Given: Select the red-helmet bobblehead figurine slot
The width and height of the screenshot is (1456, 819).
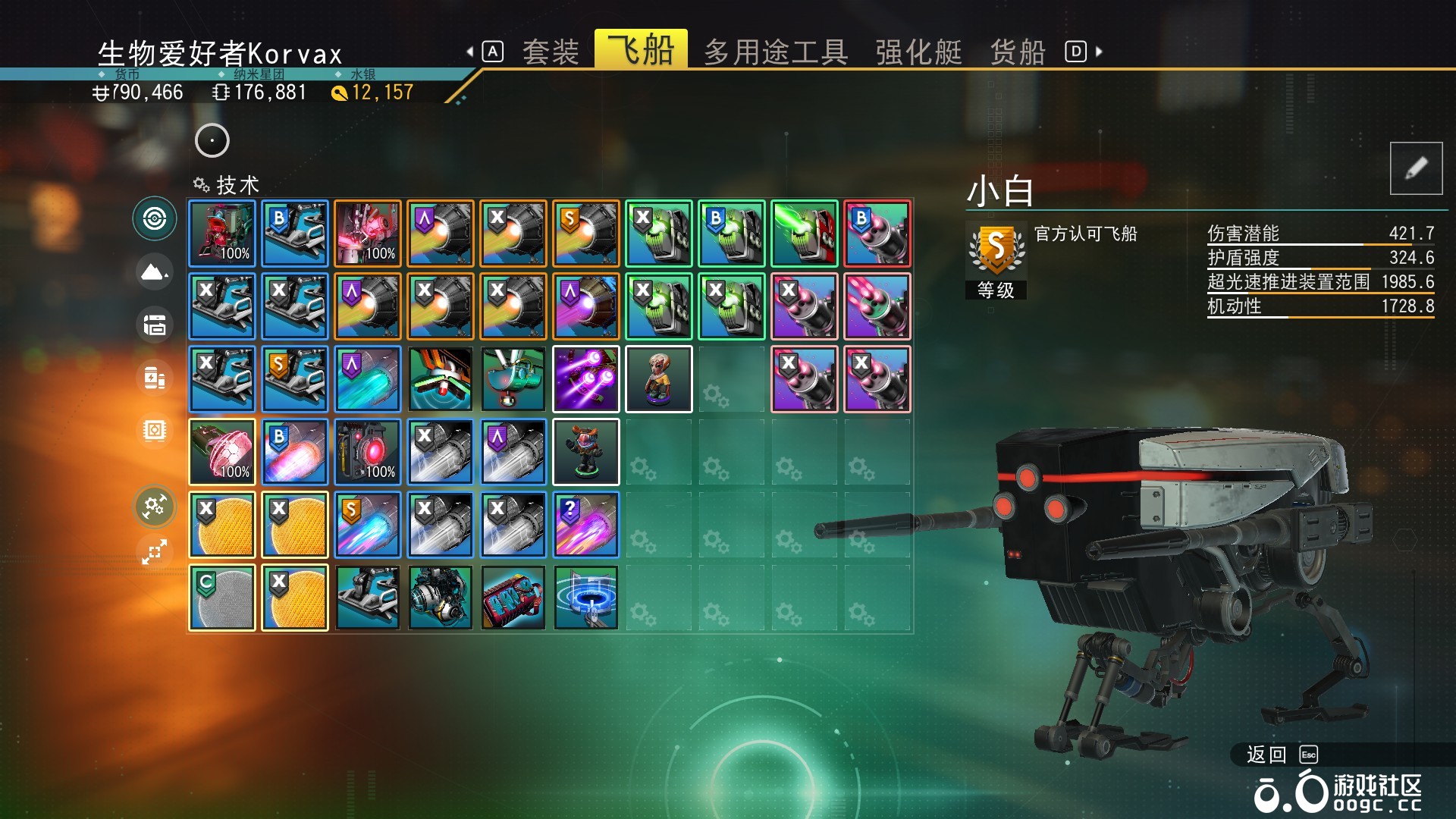Looking at the screenshot, I should point(585,452).
